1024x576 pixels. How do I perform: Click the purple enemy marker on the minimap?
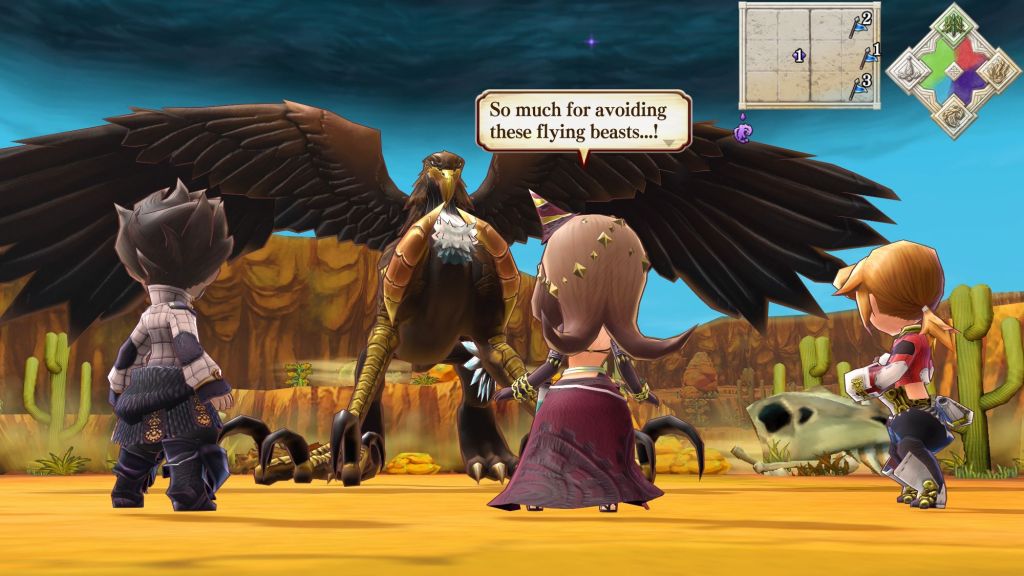coord(798,56)
